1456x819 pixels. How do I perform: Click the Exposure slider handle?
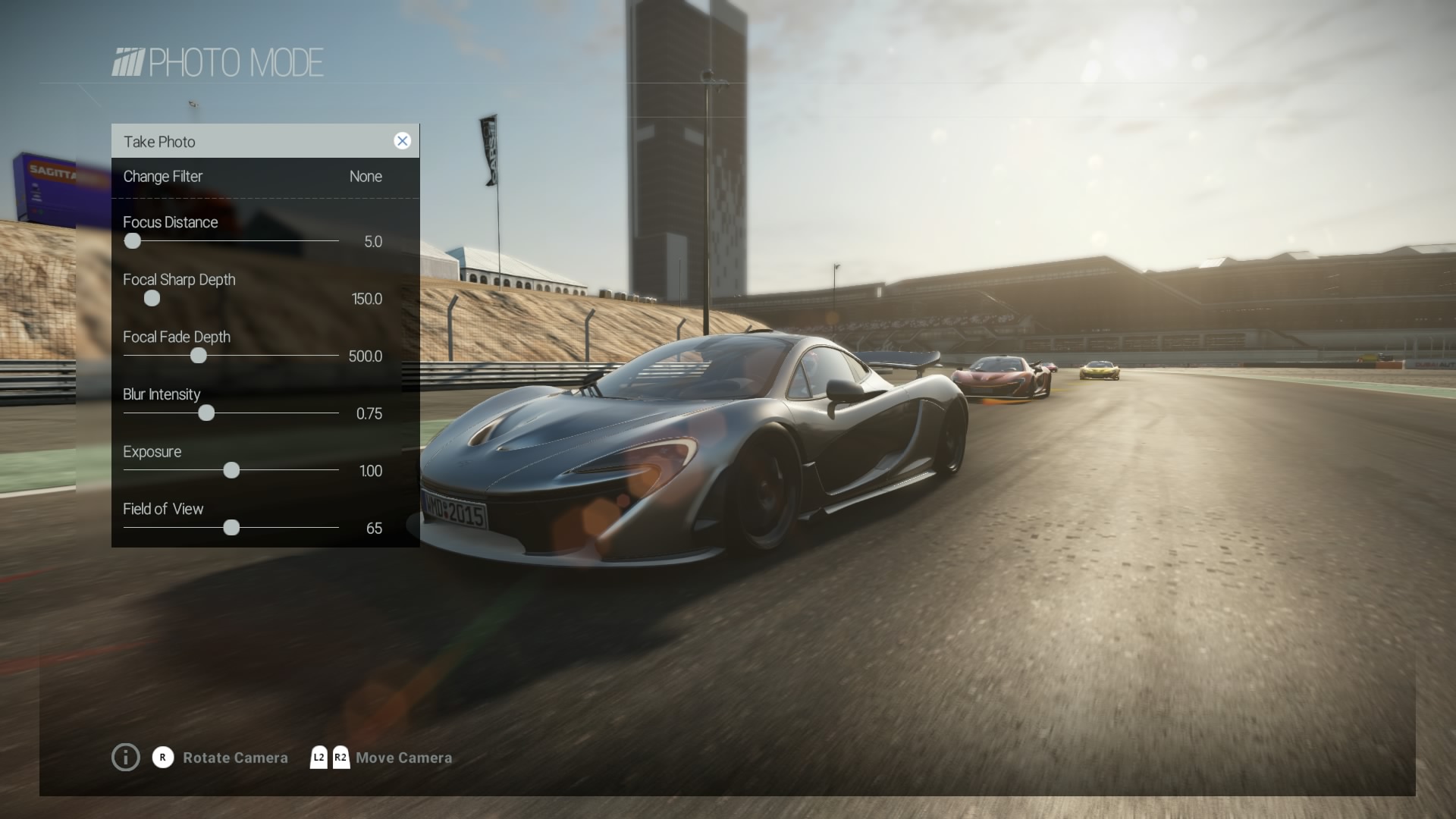[x=231, y=470]
